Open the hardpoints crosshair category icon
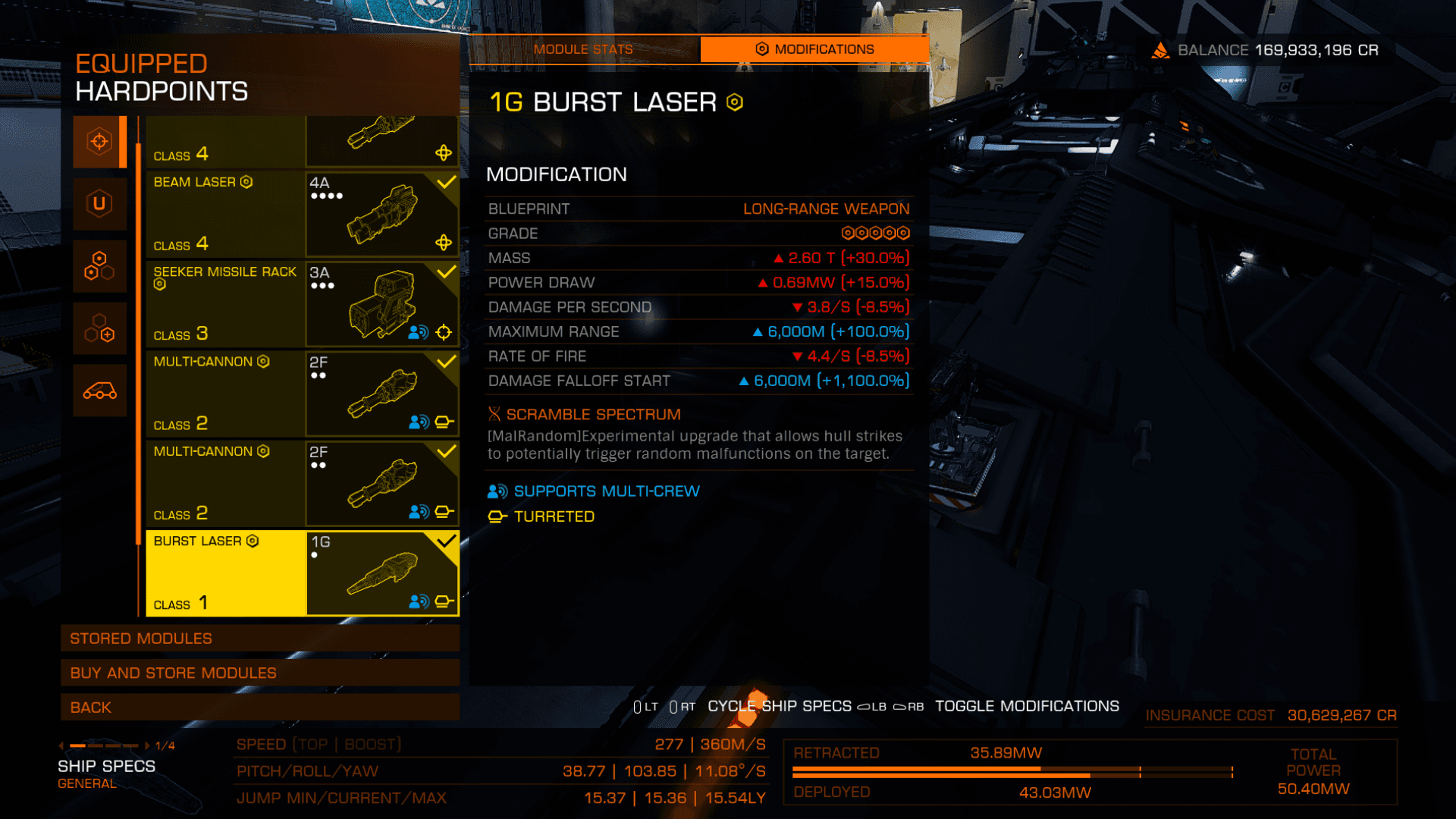Viewport: 1456px width, 819px height. click(x=99, y=142)
